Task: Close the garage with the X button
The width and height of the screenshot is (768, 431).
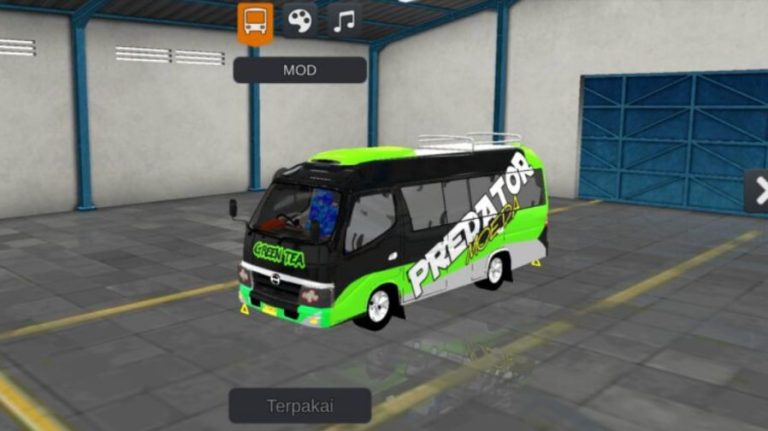Action: coord(758,191)
